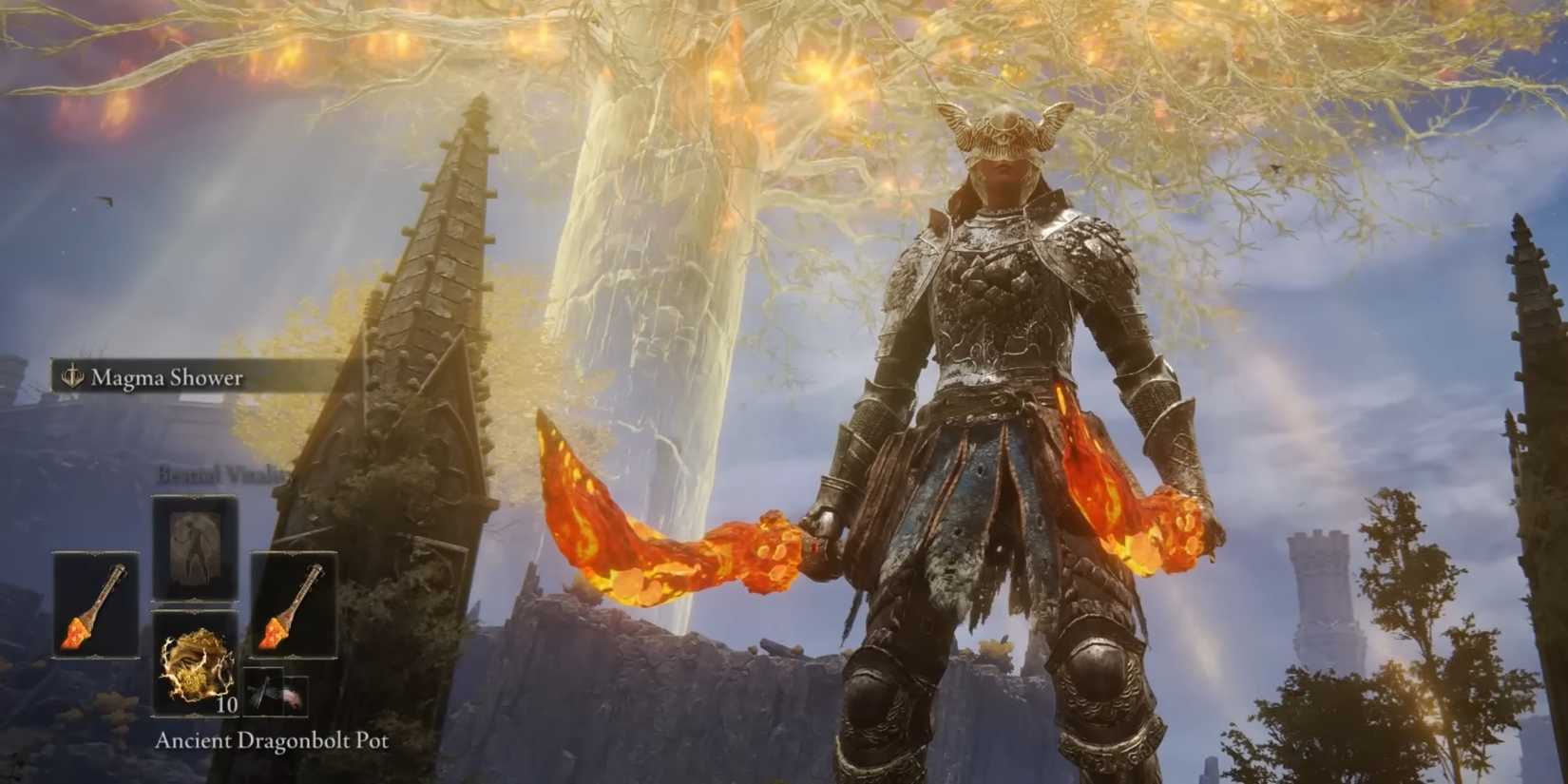Screen dimensions: 1568x784
Task: Click the Ancient Dragonbolt Pot item icon
Action: click(x=195, y=663)
